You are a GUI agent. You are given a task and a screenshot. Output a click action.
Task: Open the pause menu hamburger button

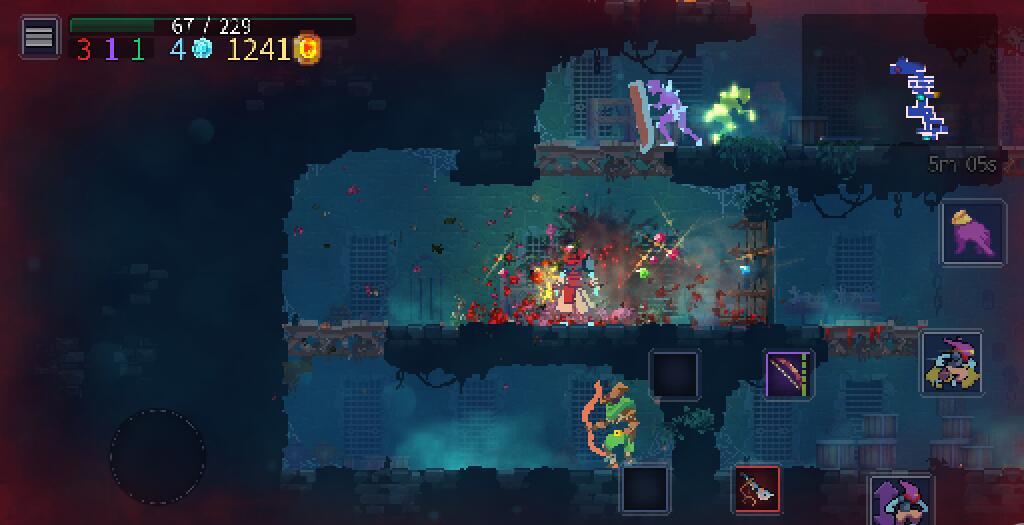39,37
